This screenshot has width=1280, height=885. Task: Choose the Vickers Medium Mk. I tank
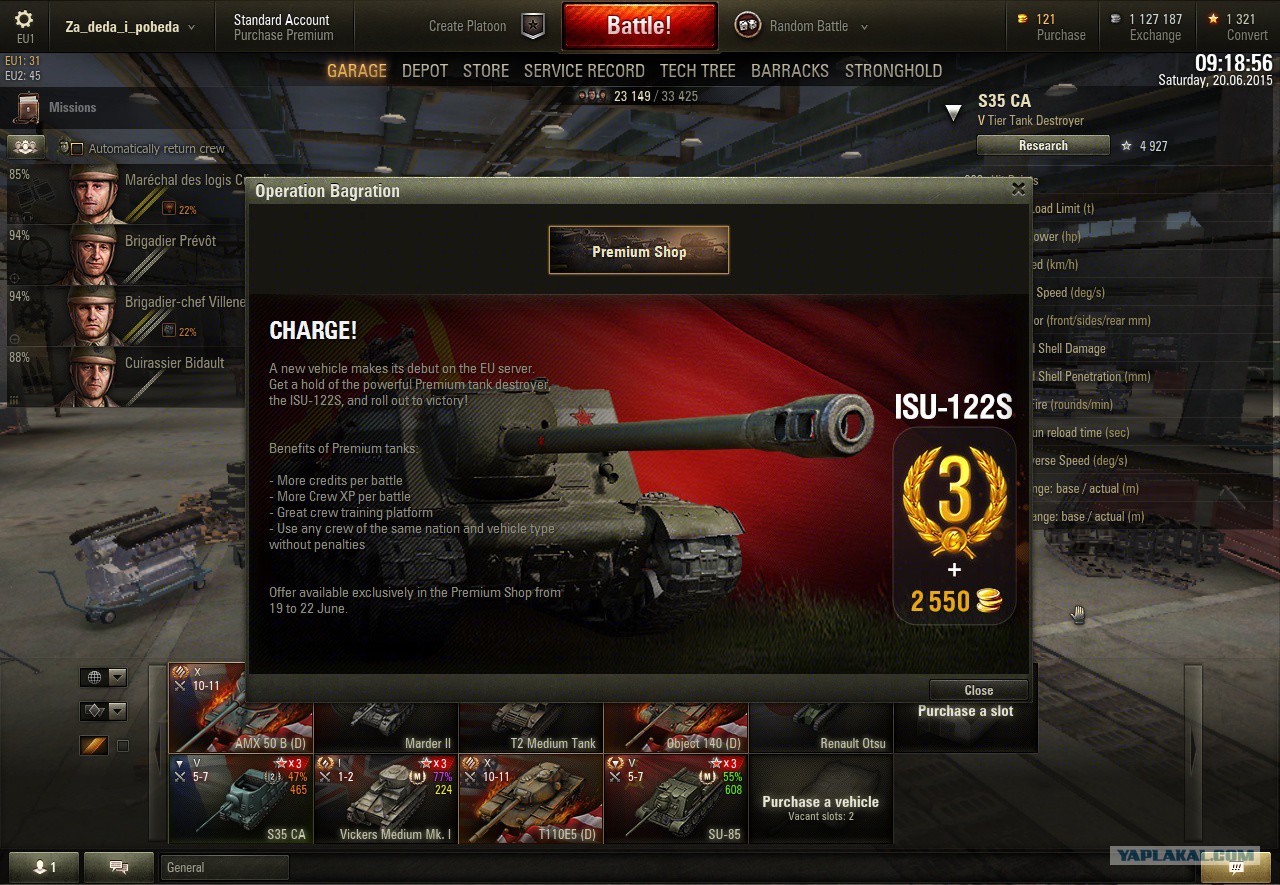[386, 798]
